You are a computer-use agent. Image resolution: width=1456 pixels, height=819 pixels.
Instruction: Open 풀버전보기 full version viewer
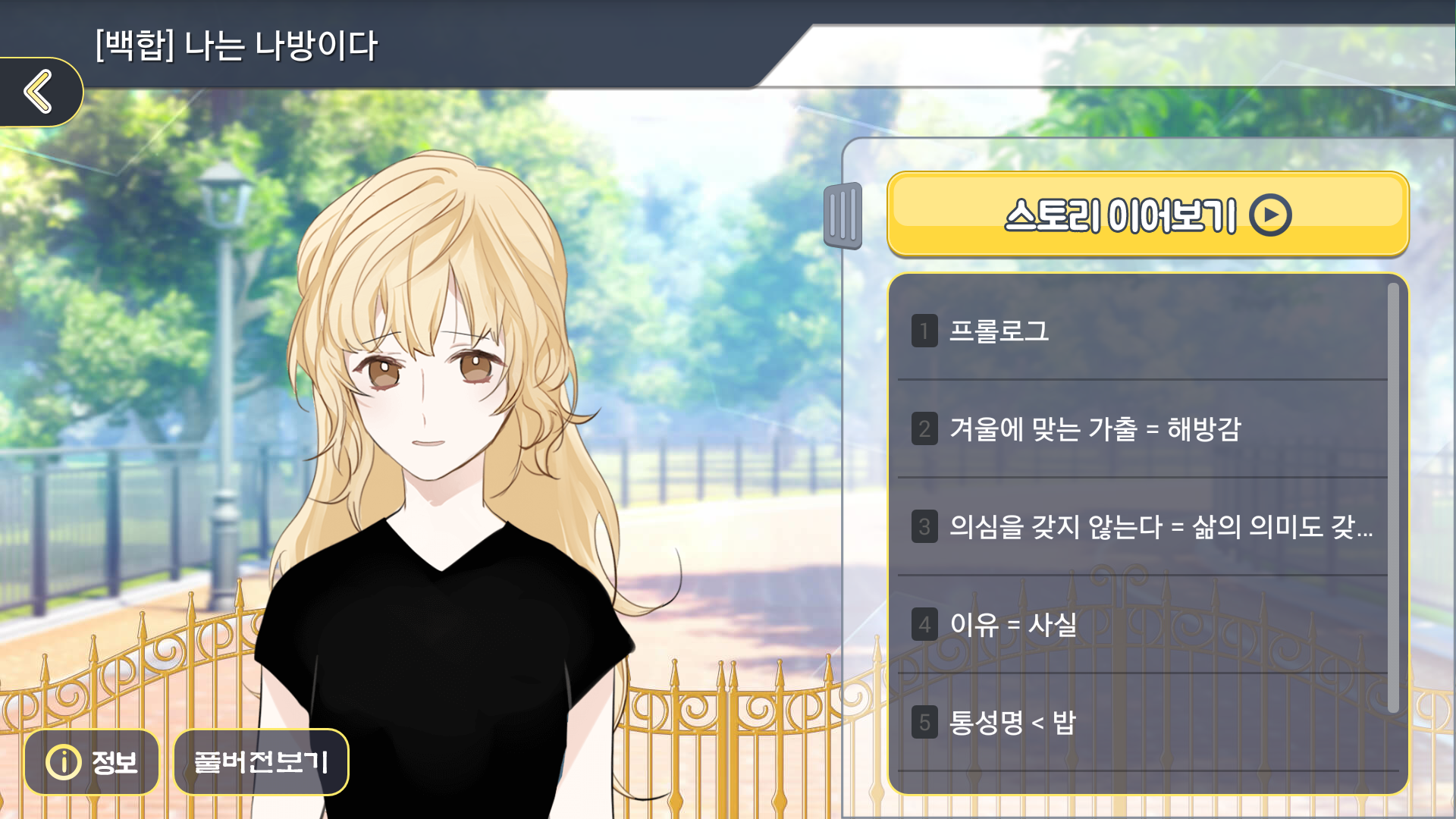click(261, 762)
